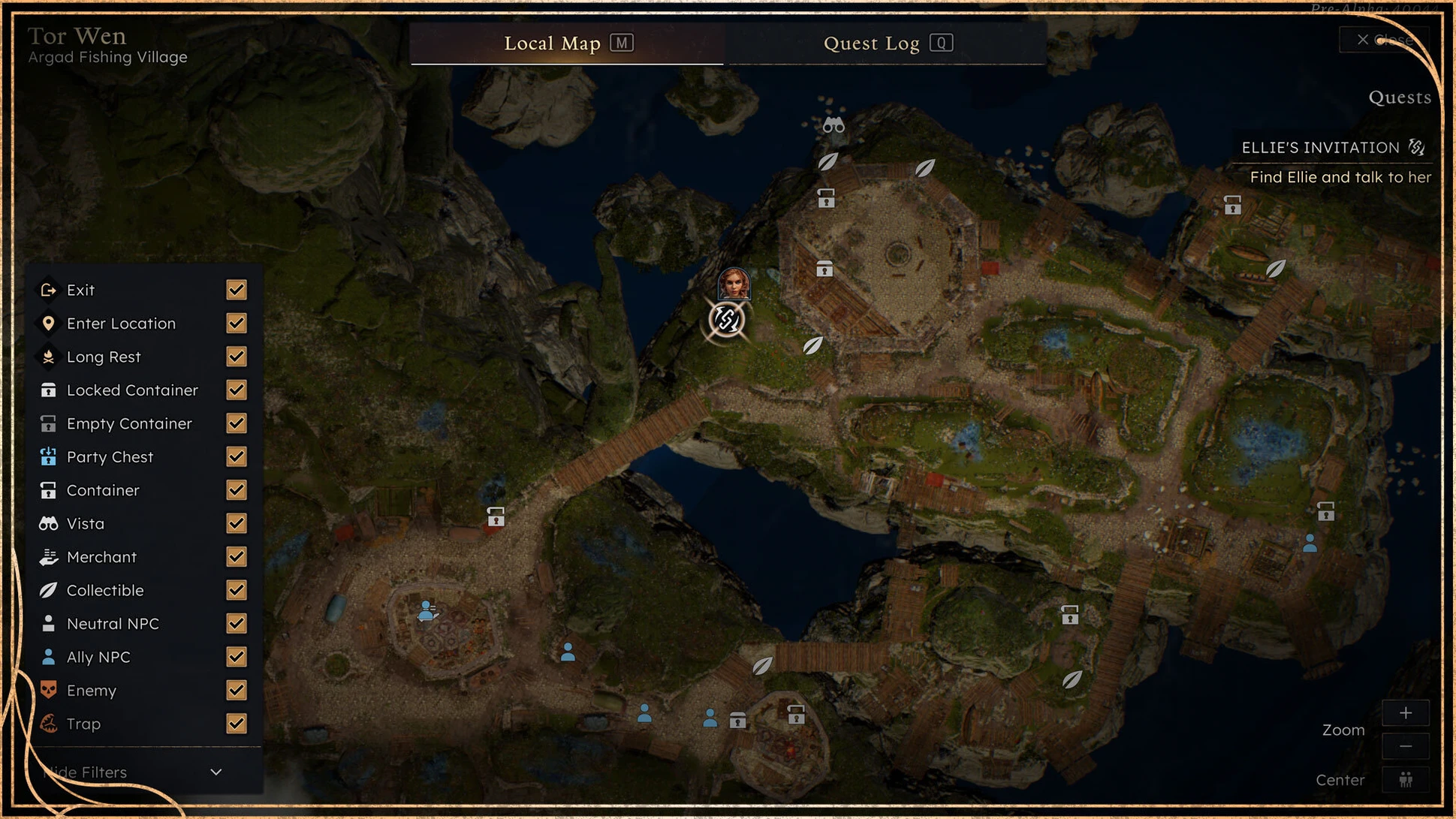Viewport: 1456px width, 819px height.
Task: Turn off the Merchant filter
Action: (237, 557)
